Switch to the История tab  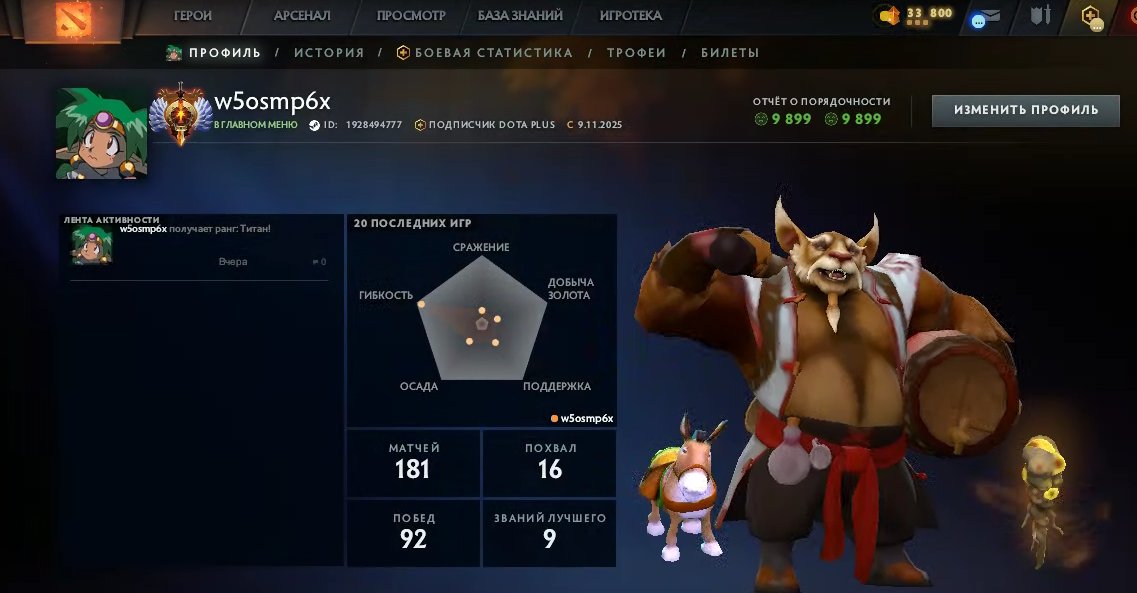click(x=329, y=53)
